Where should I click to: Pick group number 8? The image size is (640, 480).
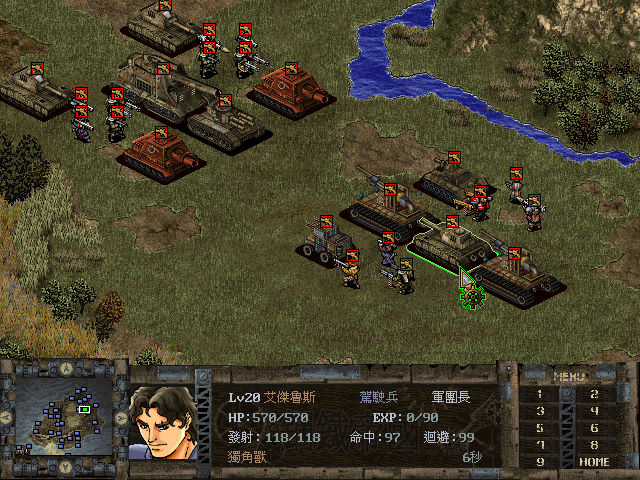point(595,445)
